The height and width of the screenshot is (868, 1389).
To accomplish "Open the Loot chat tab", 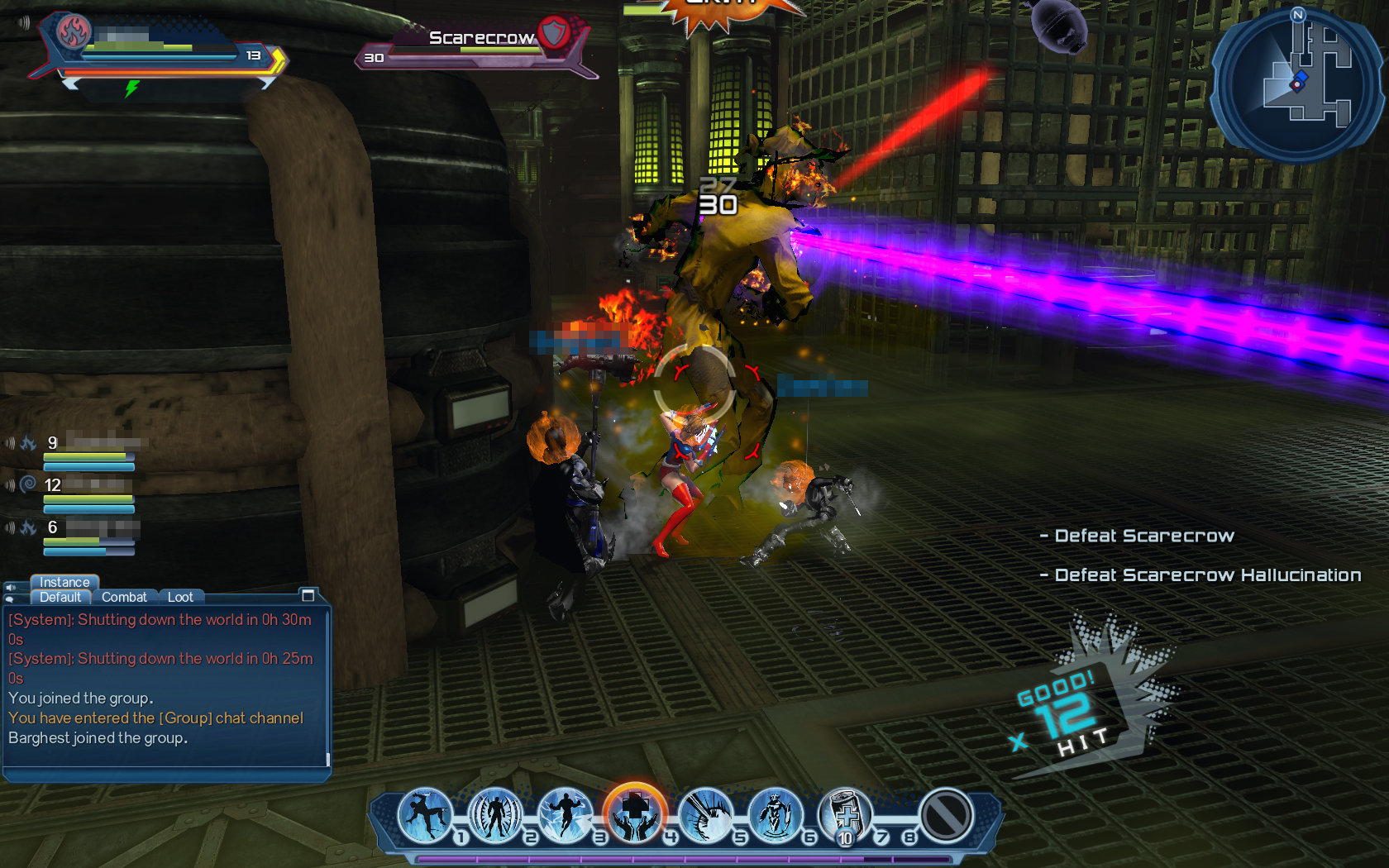I will 180,597.
